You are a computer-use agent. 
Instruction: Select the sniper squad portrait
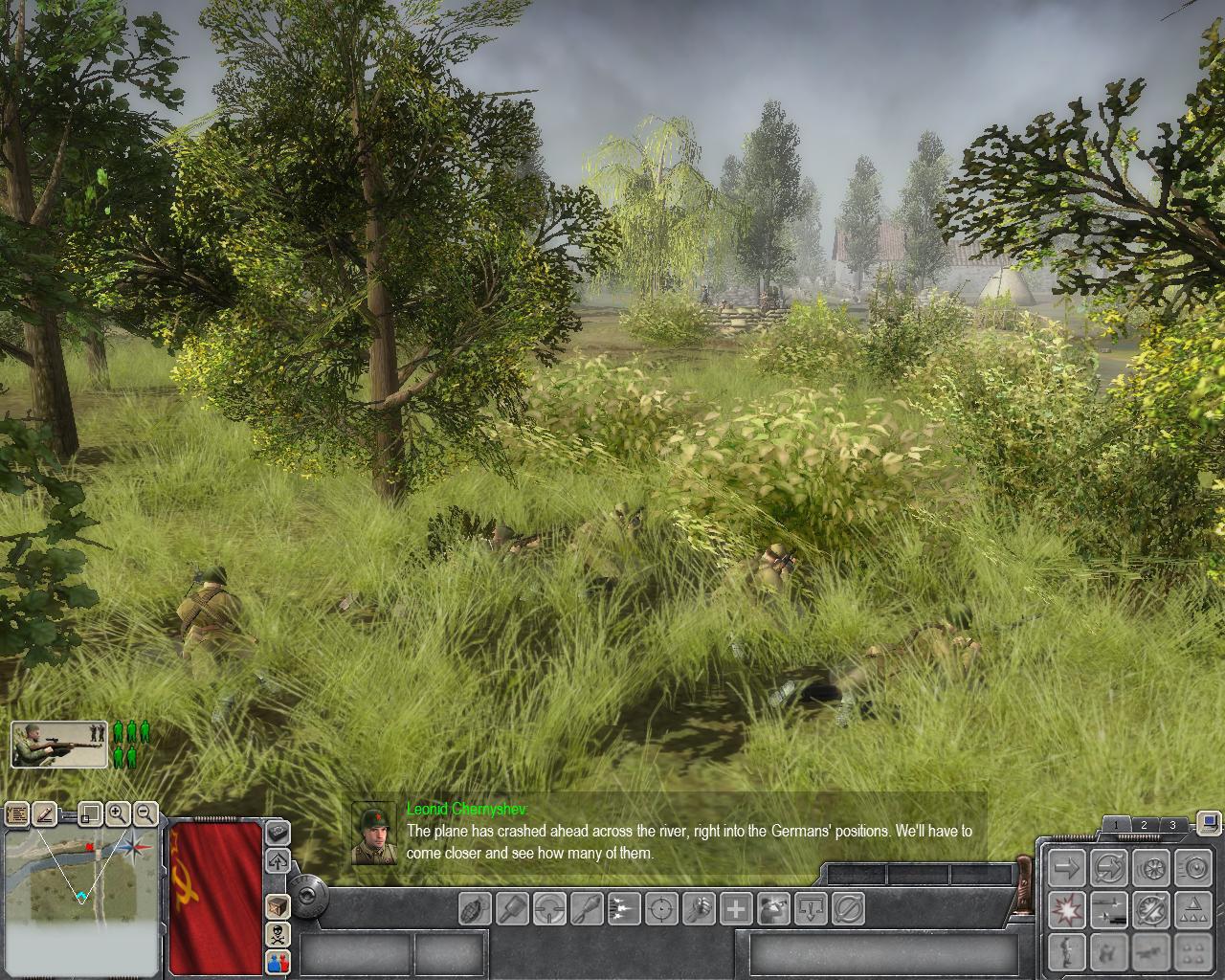coord(59,745)
